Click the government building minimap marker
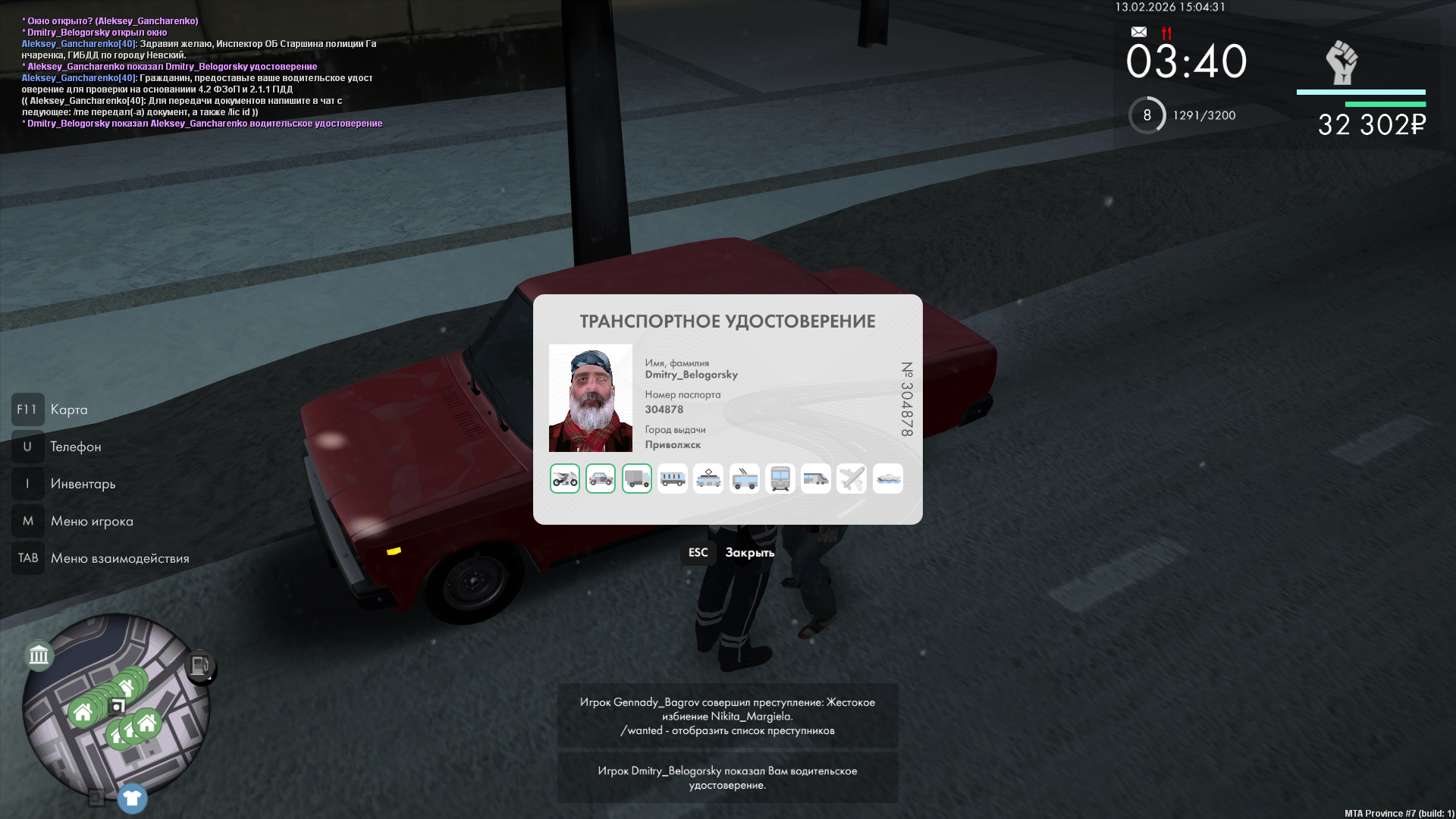Image resolution: width=1456 pixels, height=819 pixels. click(39, 654)
